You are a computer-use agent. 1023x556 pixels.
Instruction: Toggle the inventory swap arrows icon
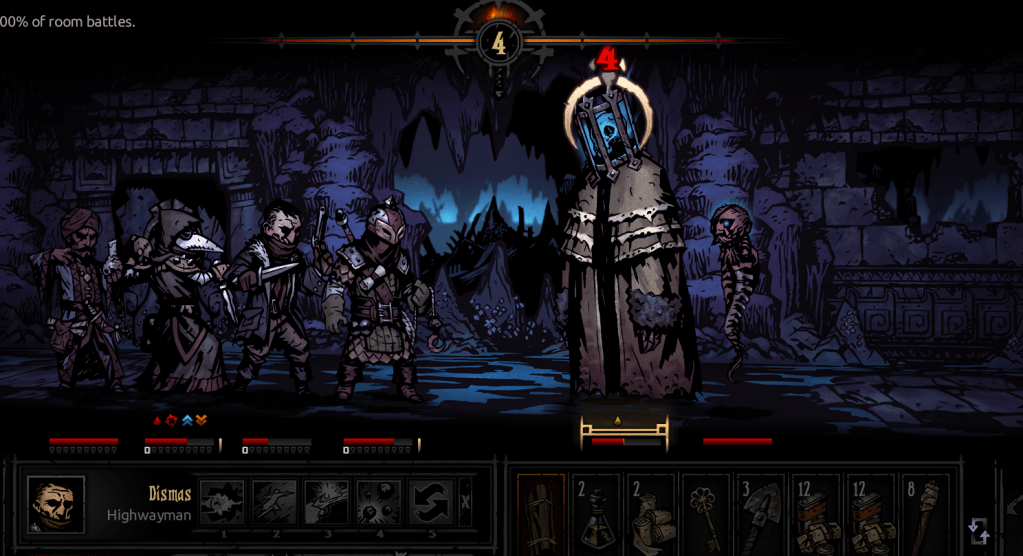tap(979, 530)
